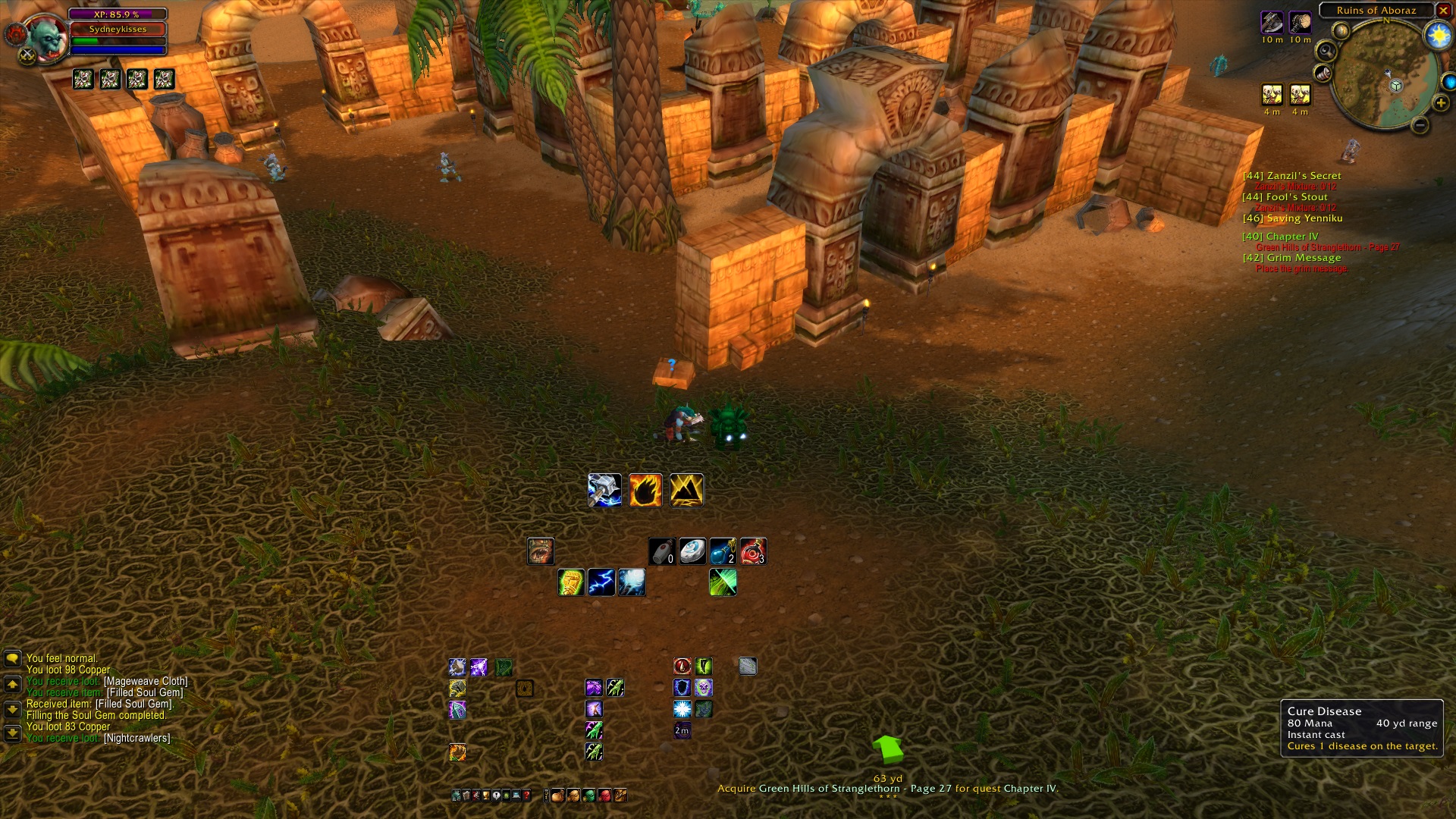The image size is (1456, 819).
Task: Toggle minimap tracking with the magnifying glass
Action: (x=1326, y=52)
